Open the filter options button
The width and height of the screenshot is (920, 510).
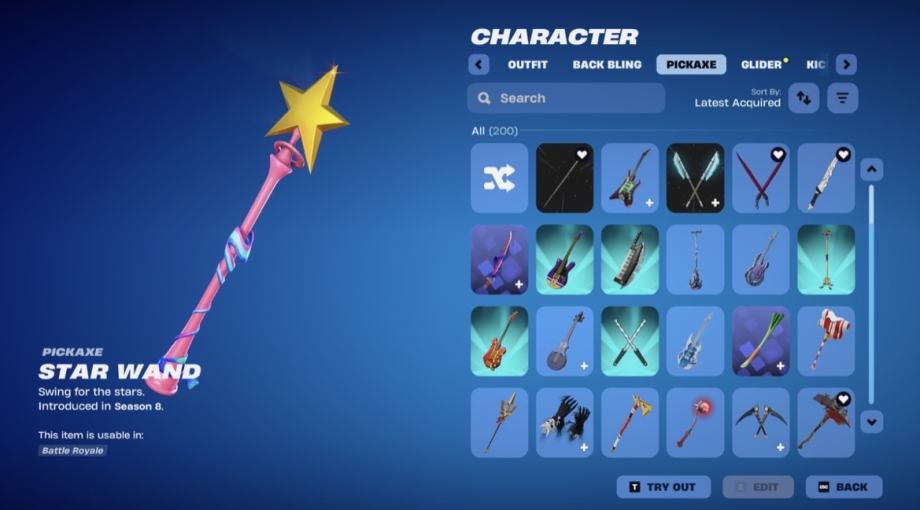[843, 98]
